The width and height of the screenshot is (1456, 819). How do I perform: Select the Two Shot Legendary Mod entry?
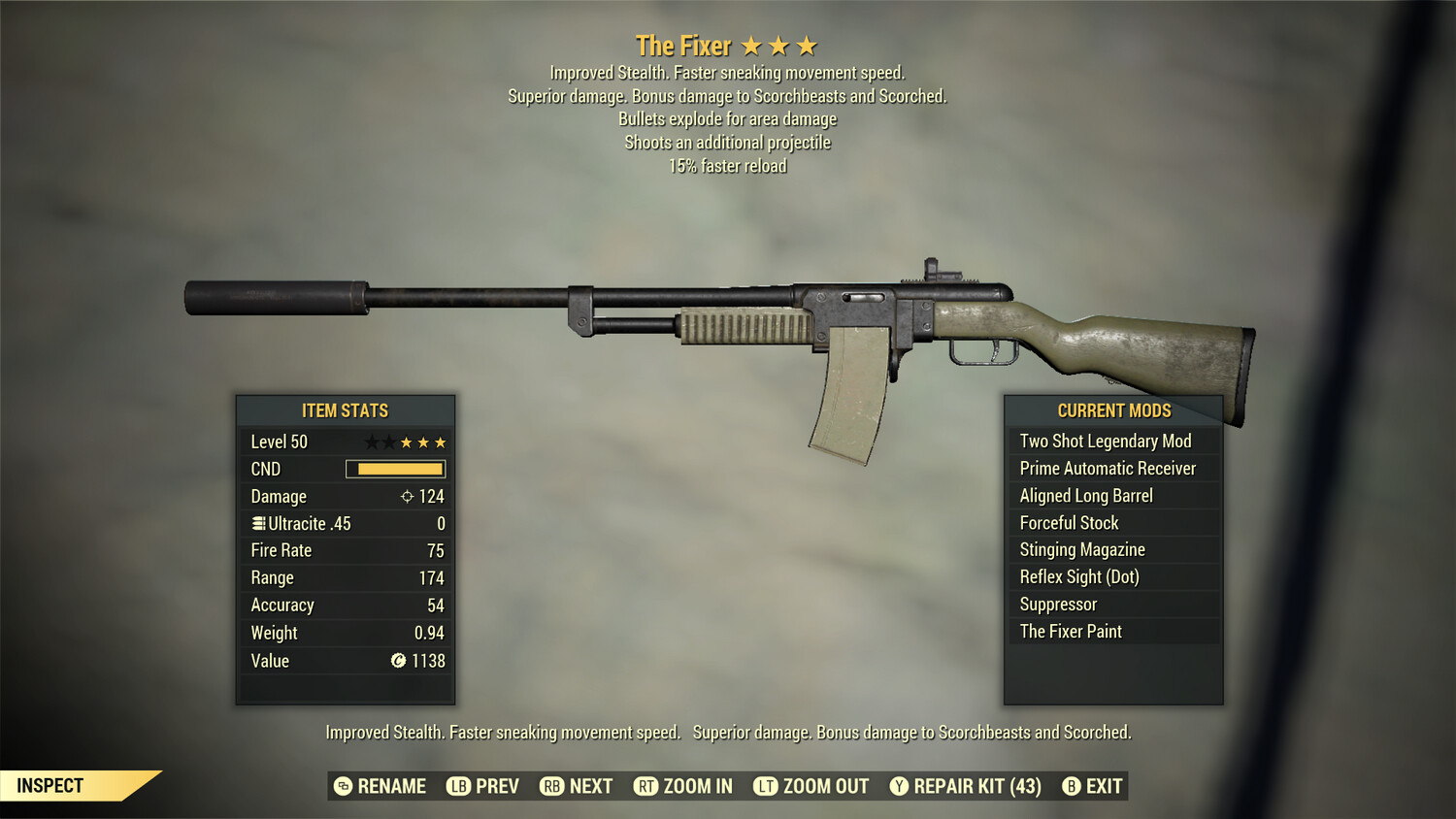[1105, 441]
